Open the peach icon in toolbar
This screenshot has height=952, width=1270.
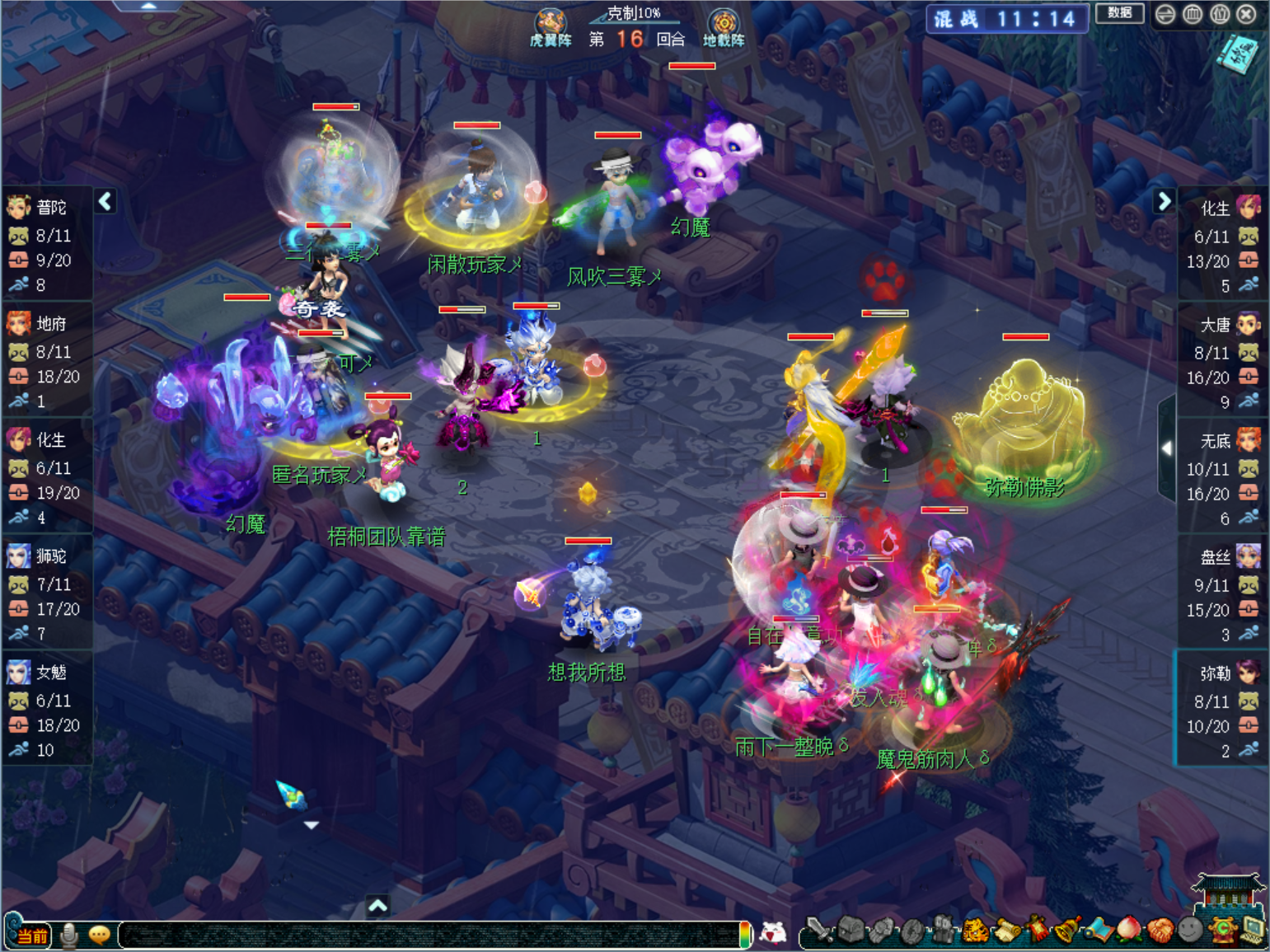click(x=1129, y=931)
